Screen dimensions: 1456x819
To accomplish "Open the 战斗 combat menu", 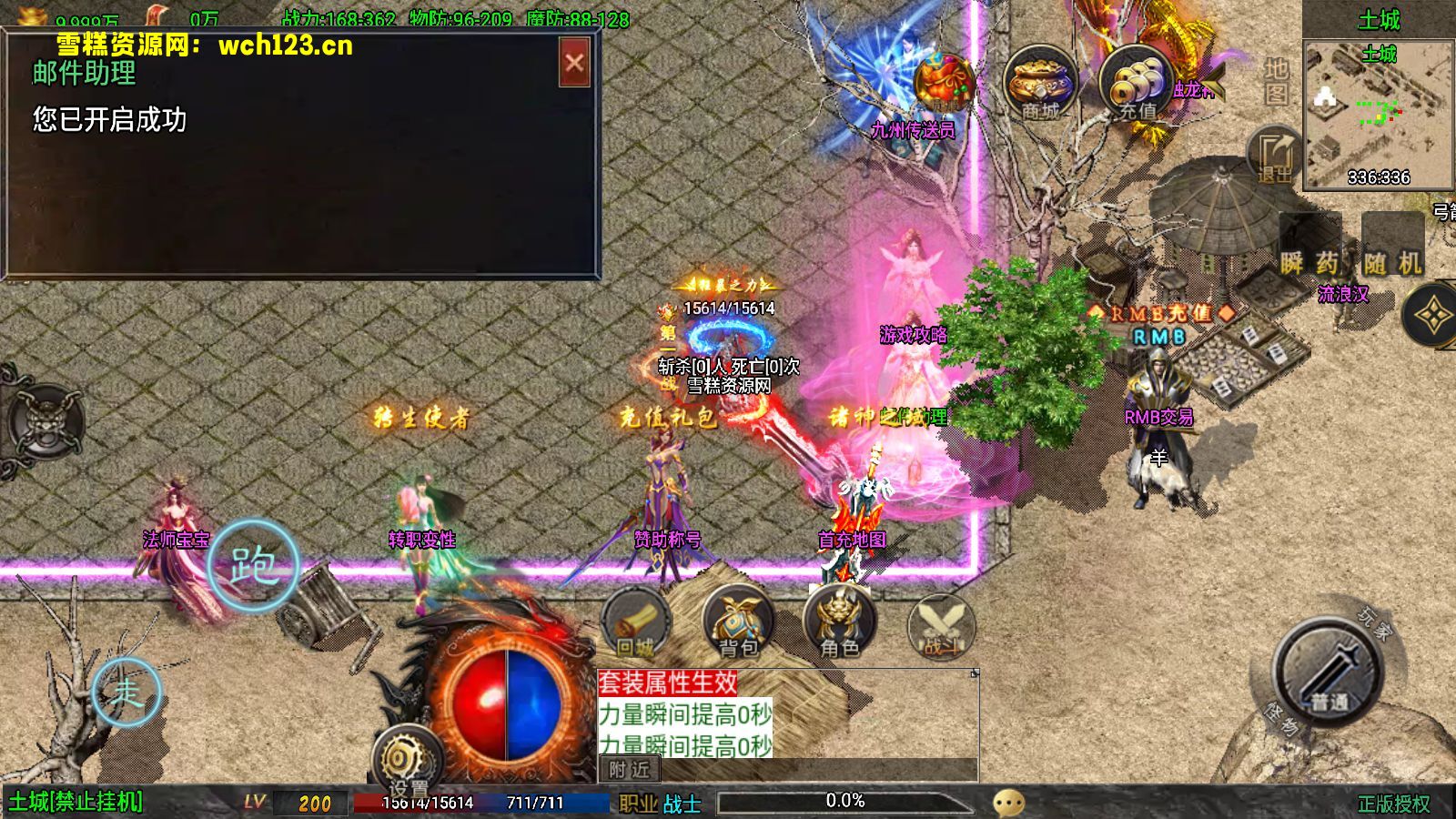I will tap(942, 628).
